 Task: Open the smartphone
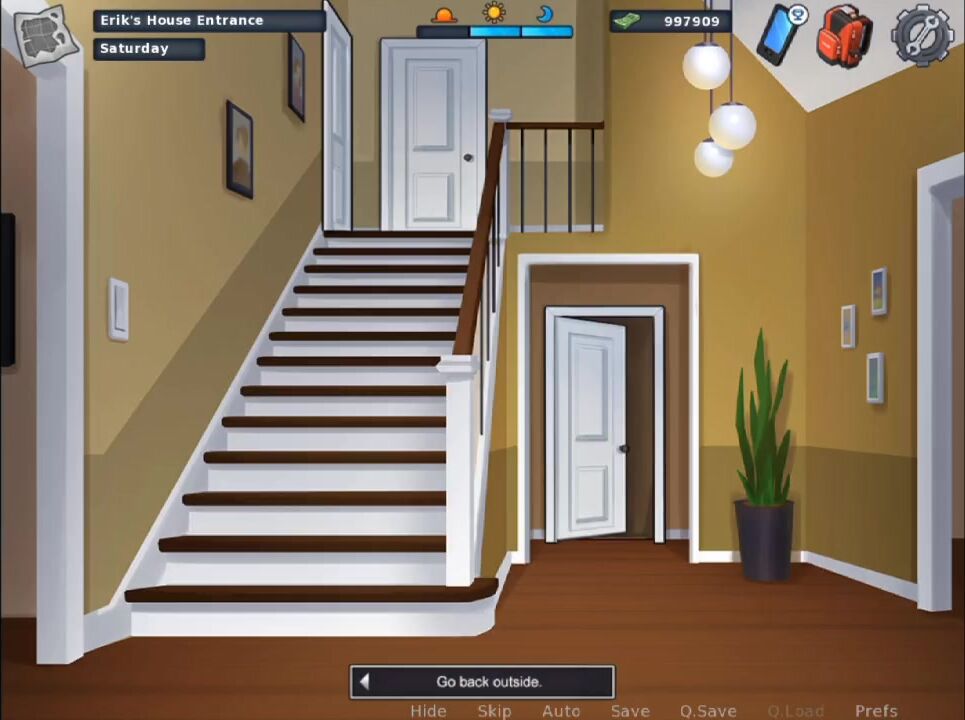coord(780,34)
